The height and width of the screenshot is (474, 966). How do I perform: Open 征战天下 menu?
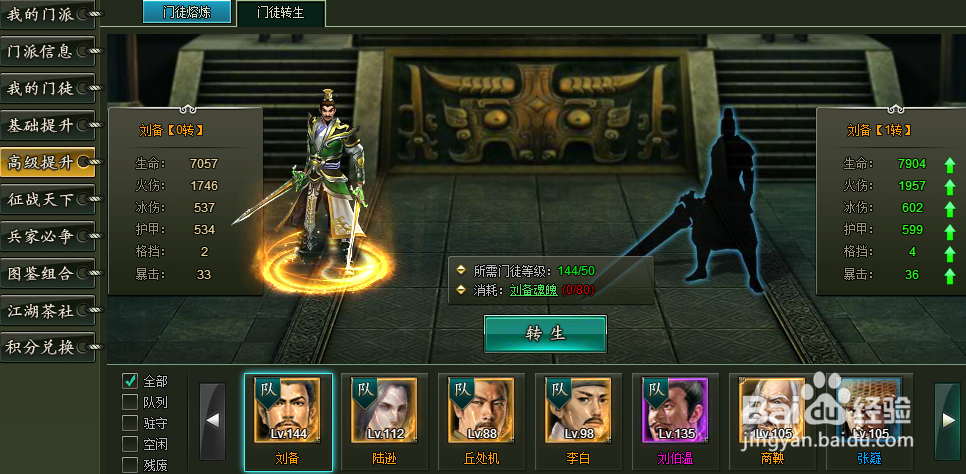[x=47, y=199]
